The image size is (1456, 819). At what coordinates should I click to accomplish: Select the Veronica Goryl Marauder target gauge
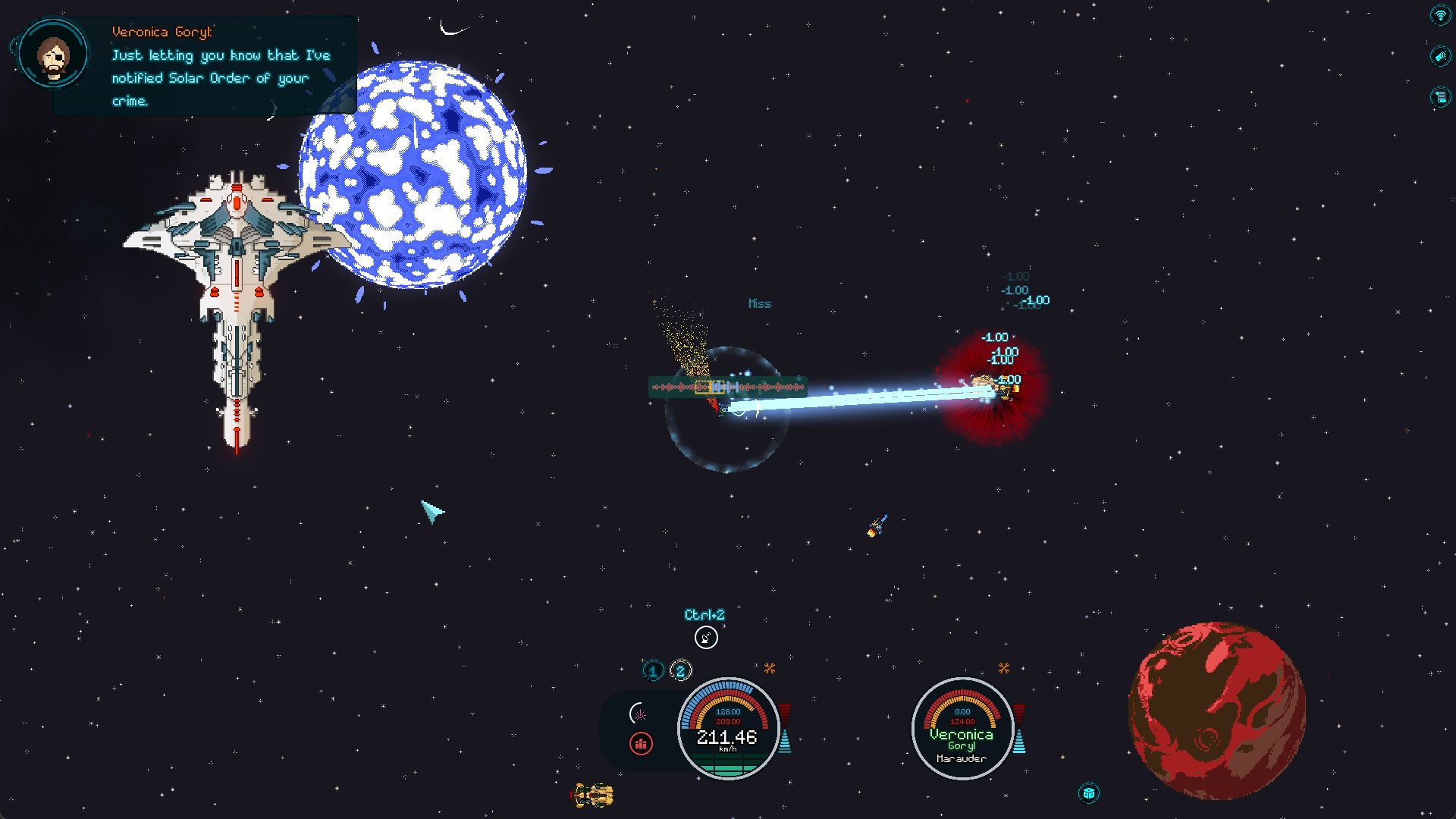[x=962, y=729]
